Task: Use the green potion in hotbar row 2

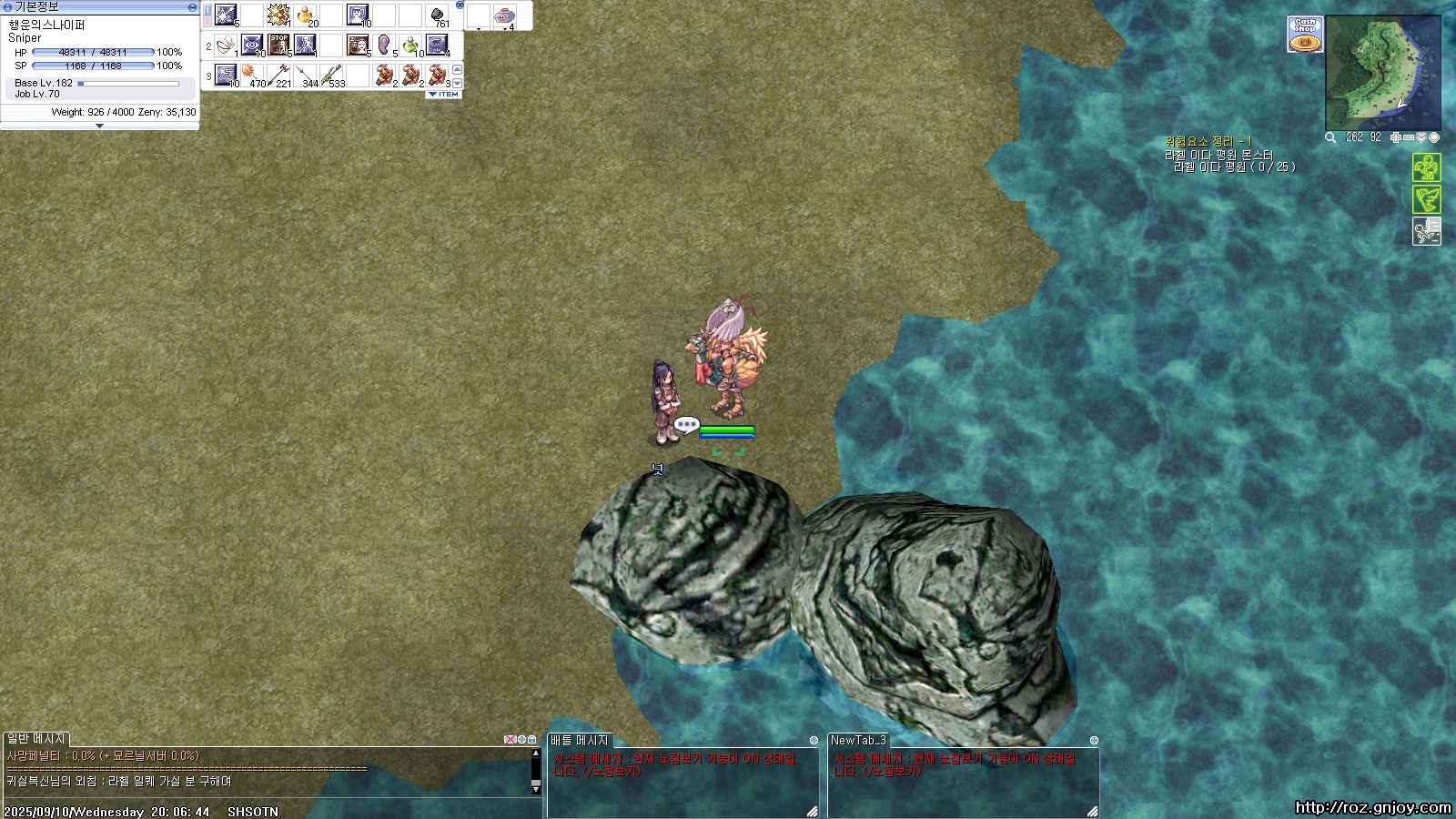Action: coord(411,44)
